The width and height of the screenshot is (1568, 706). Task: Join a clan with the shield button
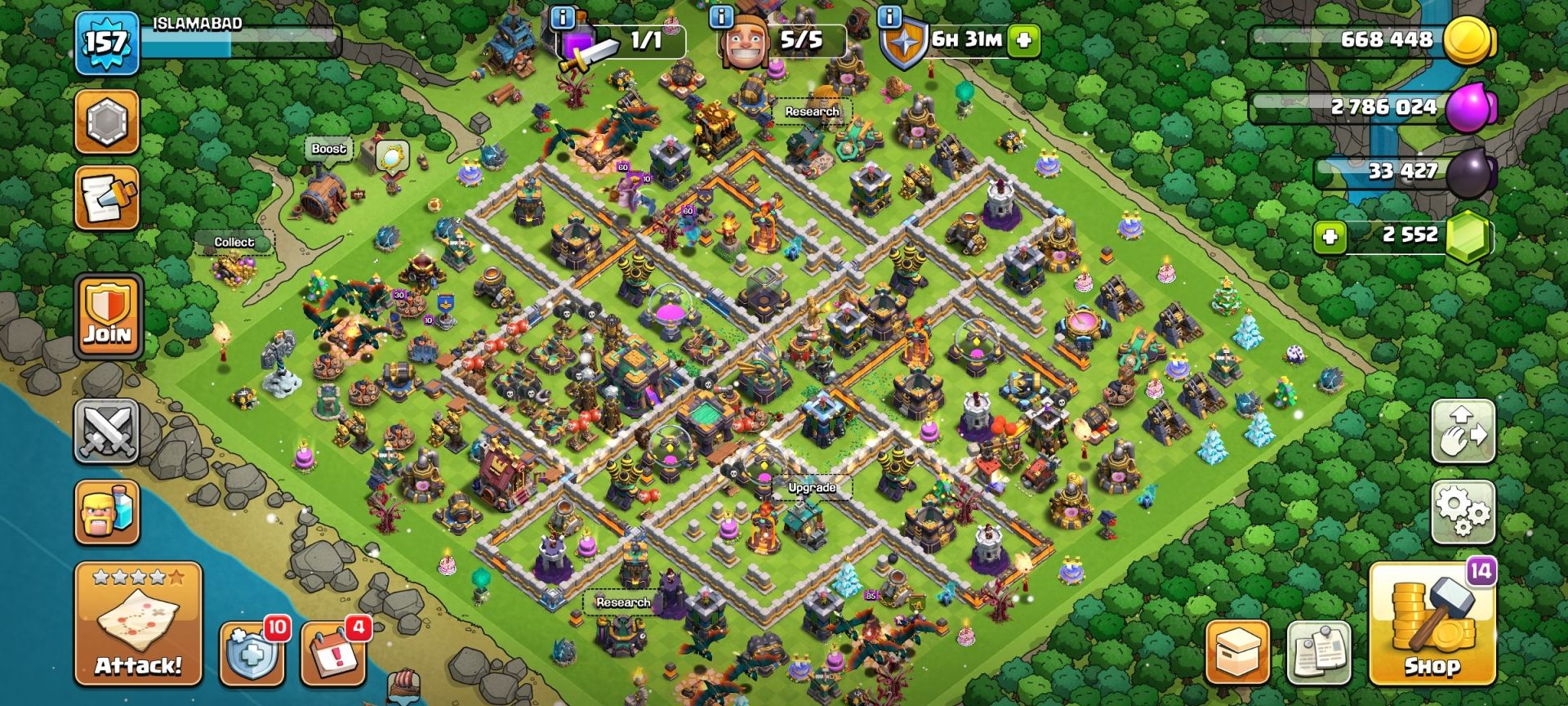[108, 316]
